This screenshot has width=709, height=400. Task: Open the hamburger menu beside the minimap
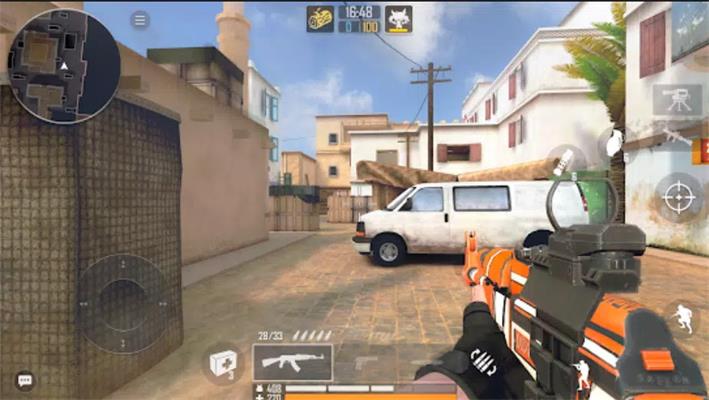tap(140, 20)
